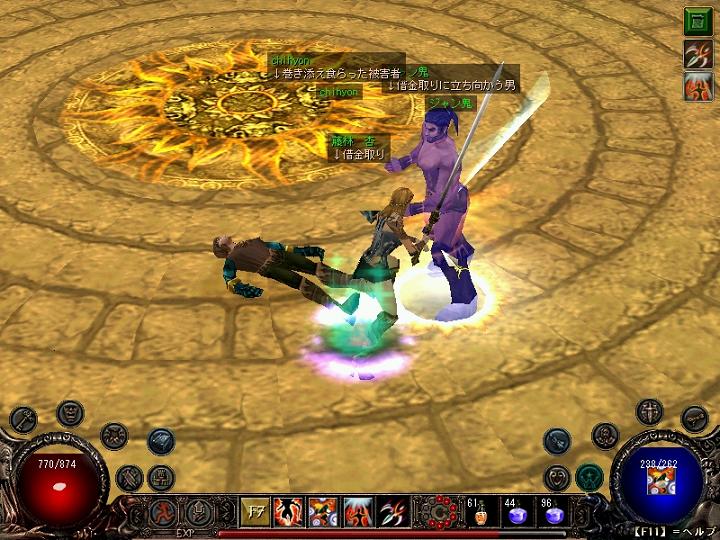
Task: Select the glowing green figure round button
Action: [x=588, y=477]
